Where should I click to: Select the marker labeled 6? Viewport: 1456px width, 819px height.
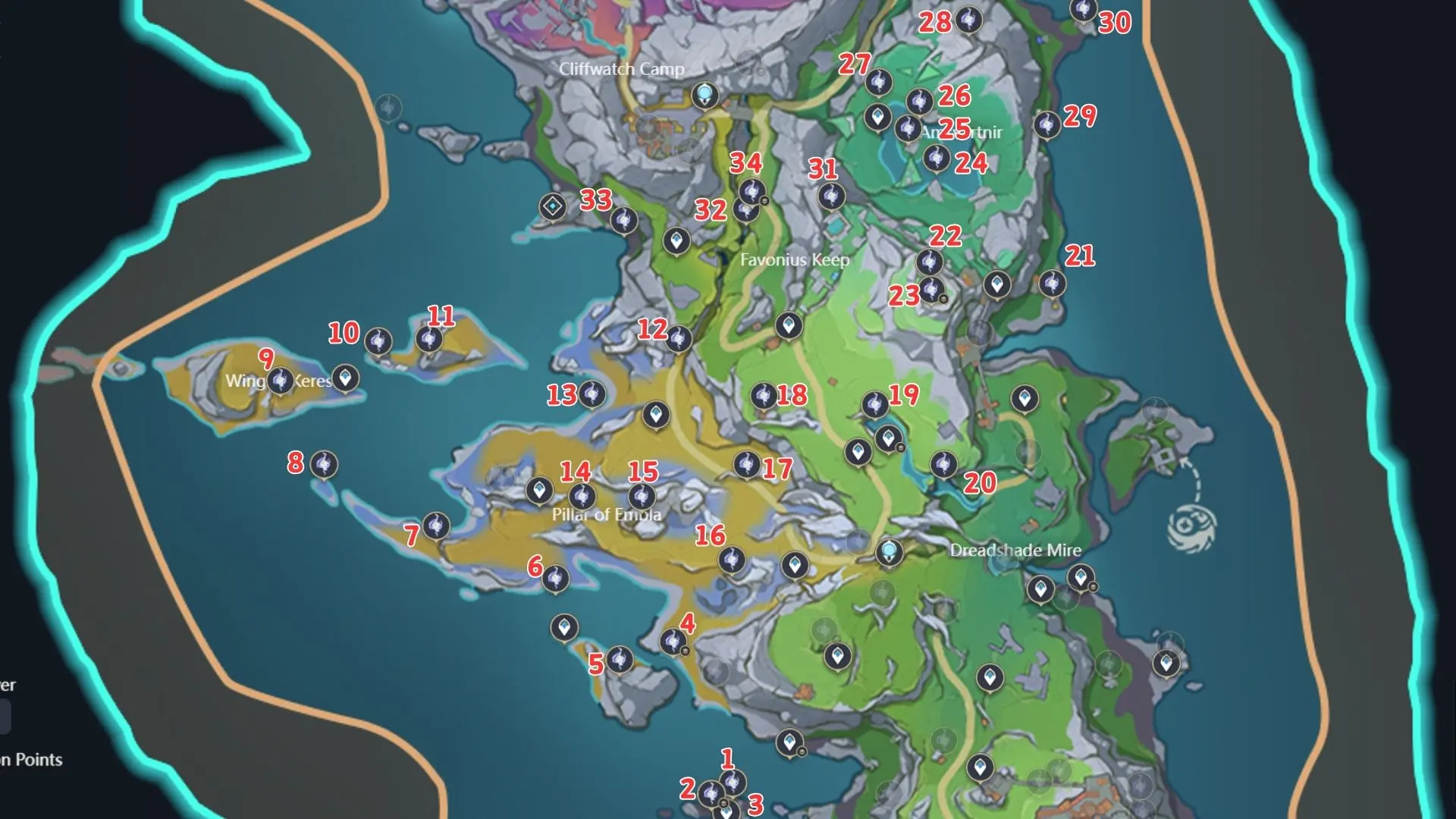(x=556, y=579)
